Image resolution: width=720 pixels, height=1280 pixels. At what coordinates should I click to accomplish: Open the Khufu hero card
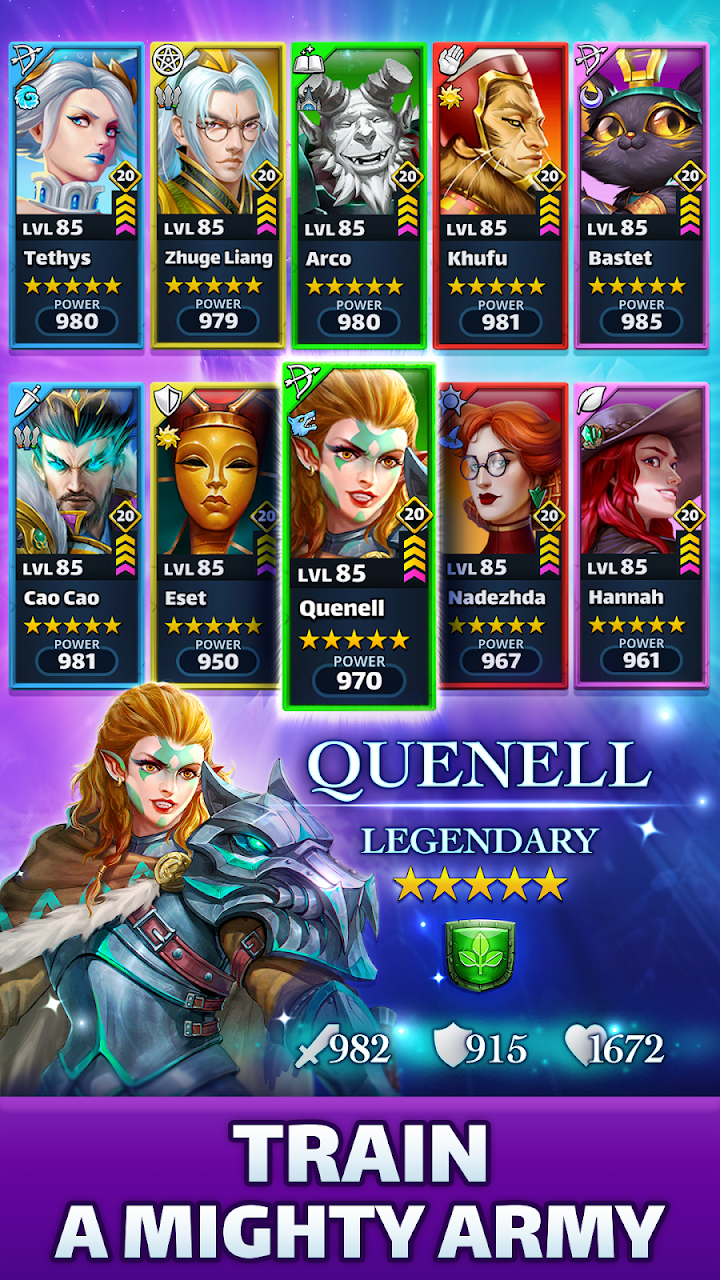pos(500,195)
